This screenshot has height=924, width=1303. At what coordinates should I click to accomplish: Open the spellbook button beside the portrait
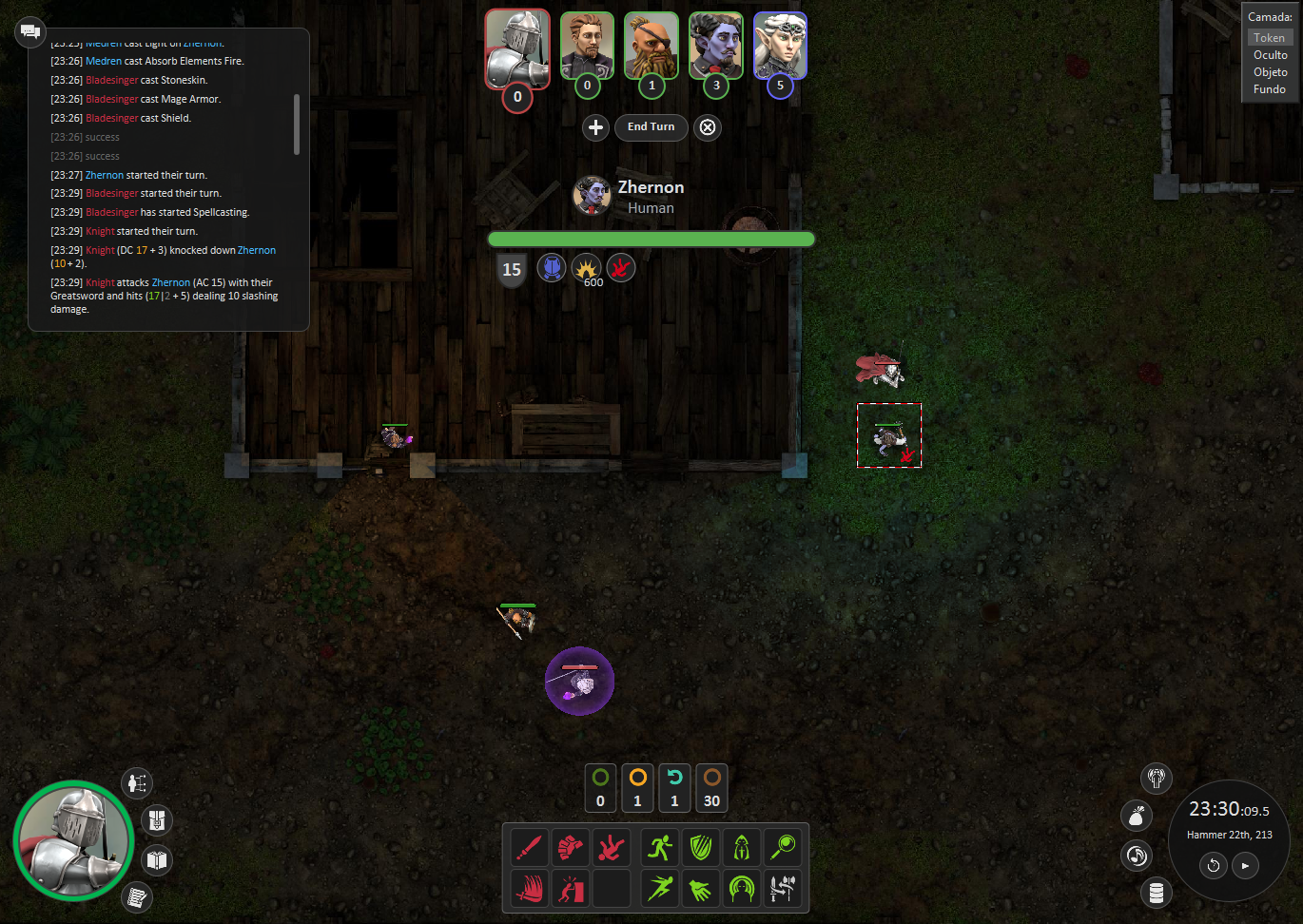(x=157, y=860)
